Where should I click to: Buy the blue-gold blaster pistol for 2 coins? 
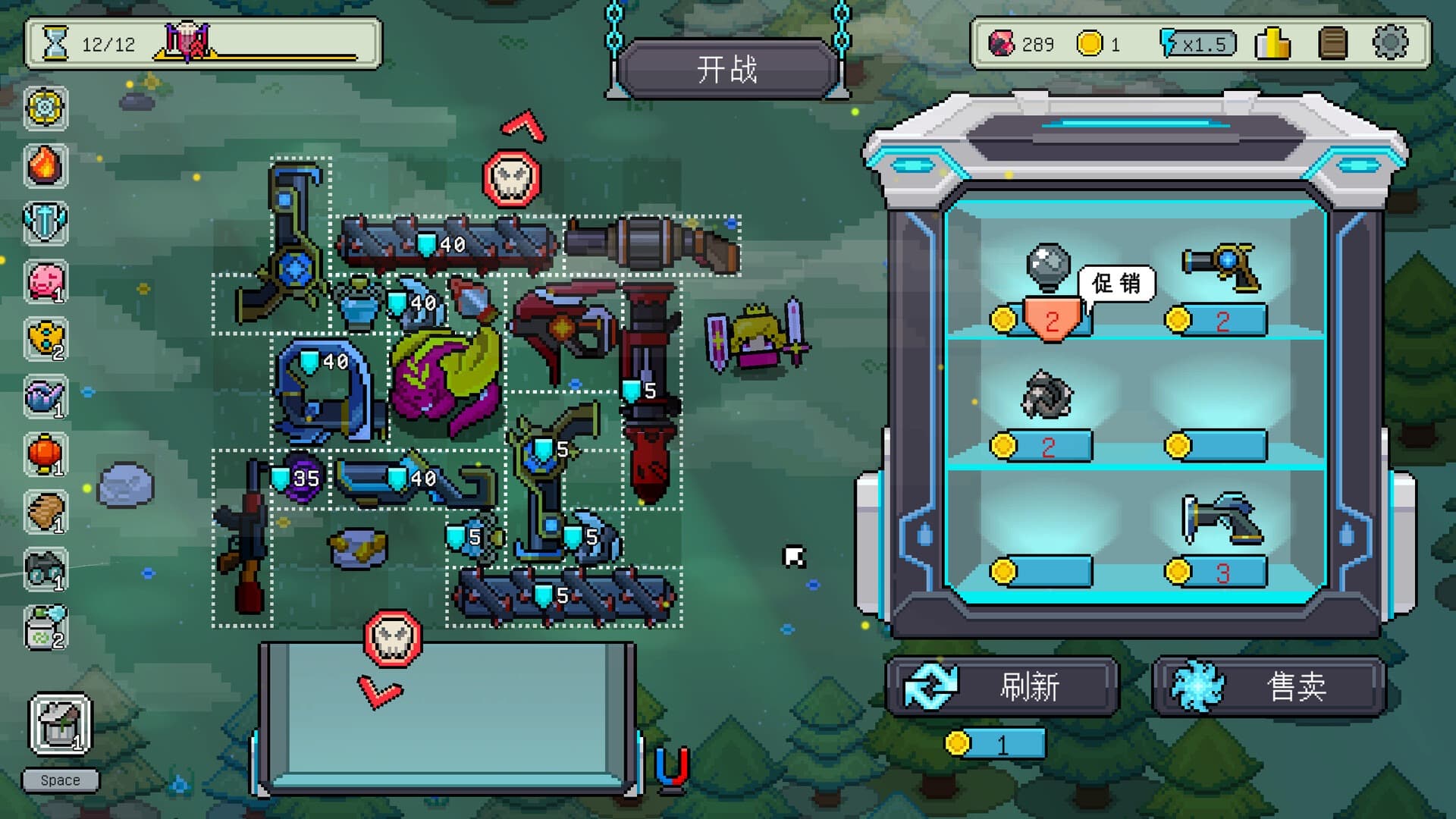coord(1222,265)
